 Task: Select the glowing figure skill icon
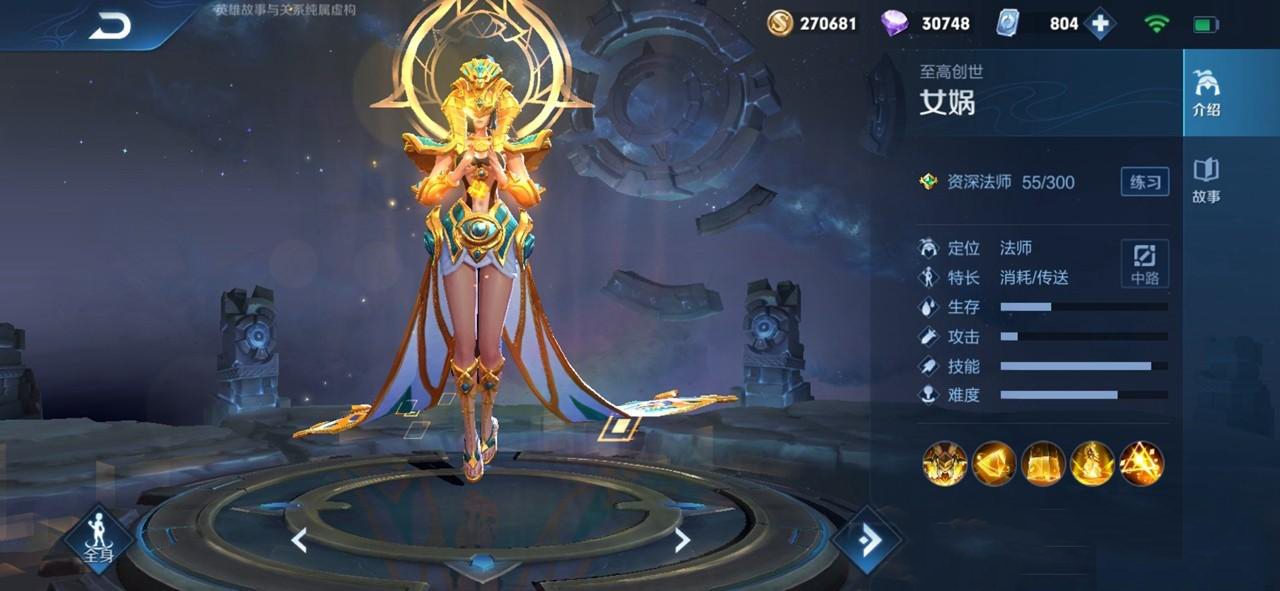pyautogui.click(x=1092, y=464)
